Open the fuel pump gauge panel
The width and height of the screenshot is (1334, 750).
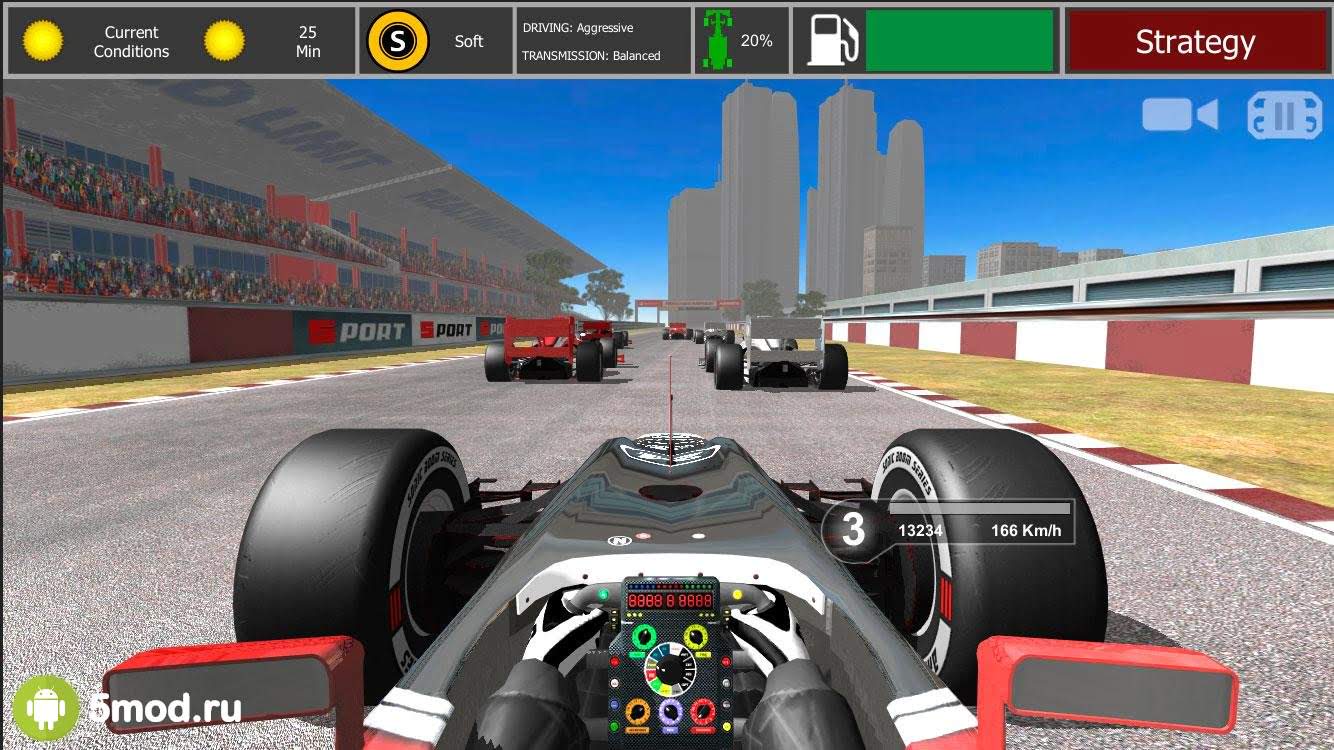[x=928, y=42]
